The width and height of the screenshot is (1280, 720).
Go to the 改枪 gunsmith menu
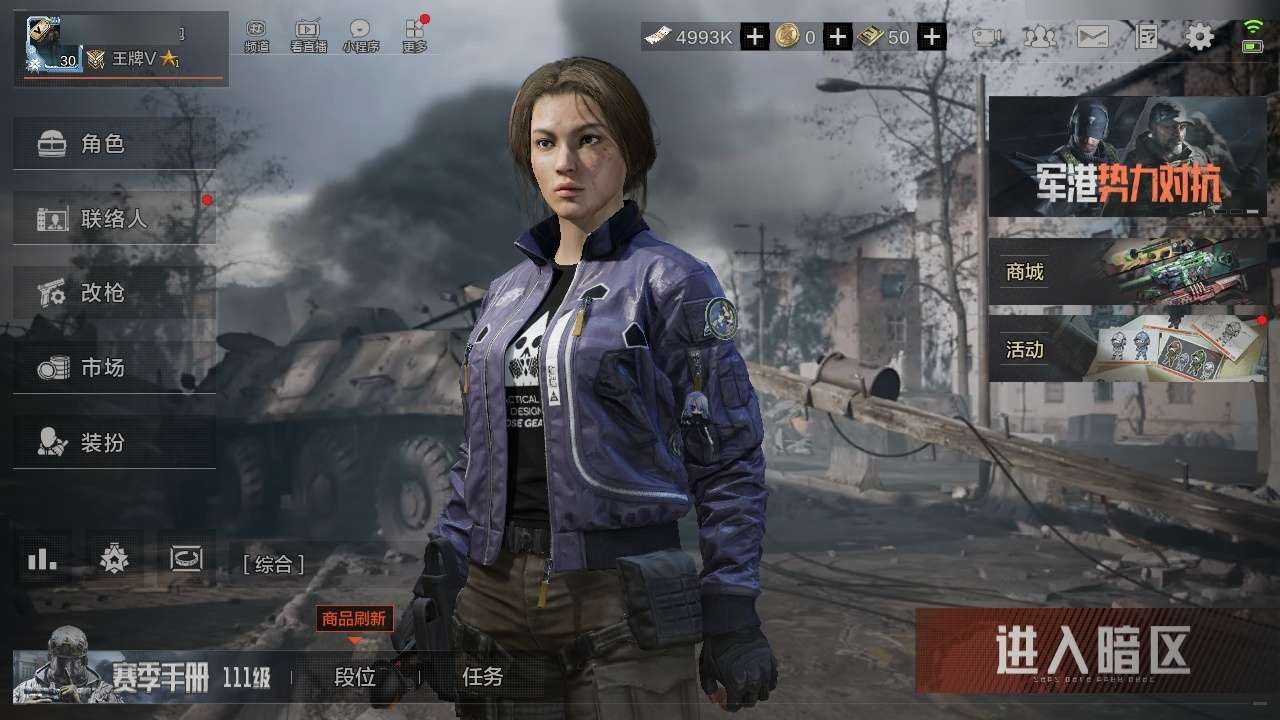tap(114, 293)
